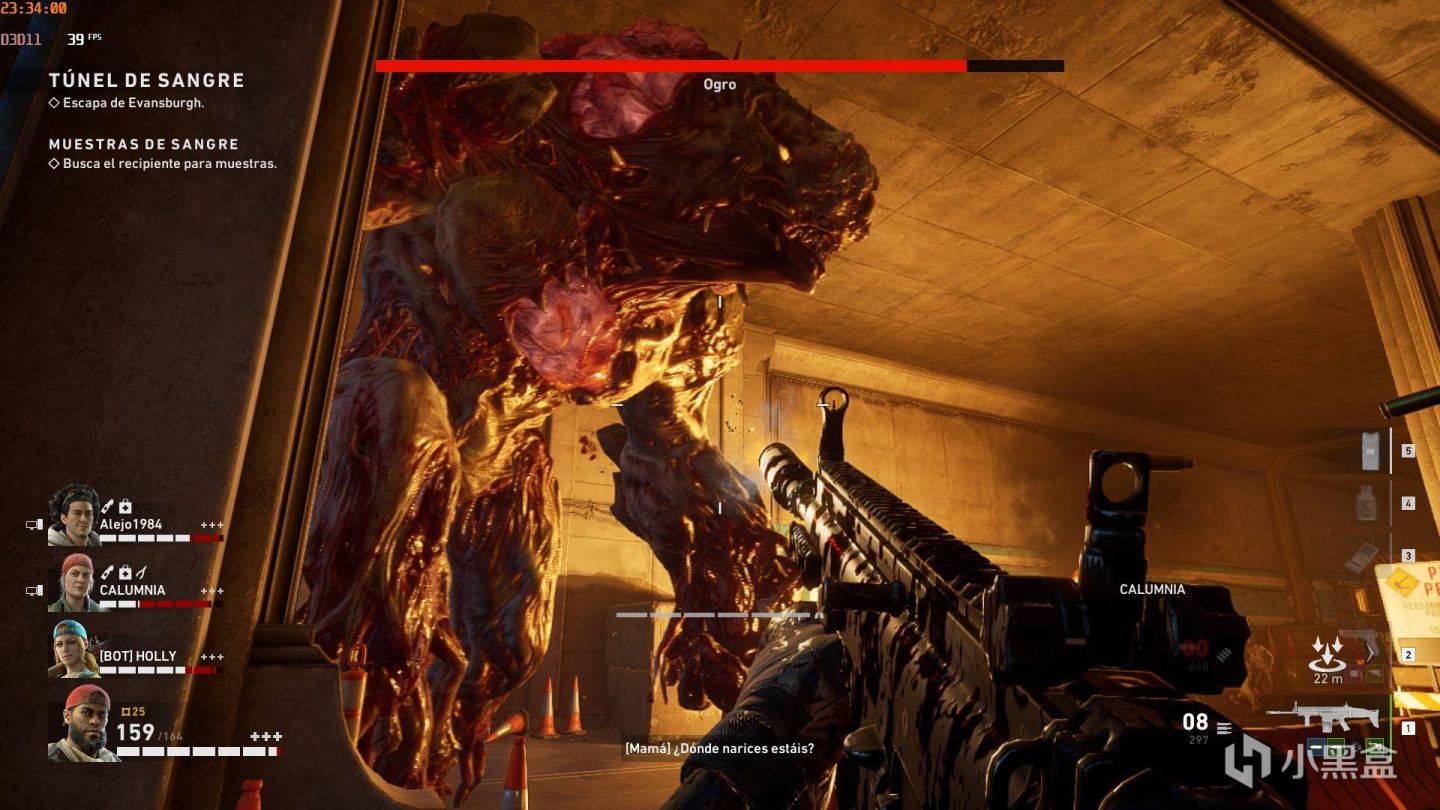Select the assault rifle primary weapon slot
The height and width of the screenshot is (810, 1440).
(x=1322, y=717)
